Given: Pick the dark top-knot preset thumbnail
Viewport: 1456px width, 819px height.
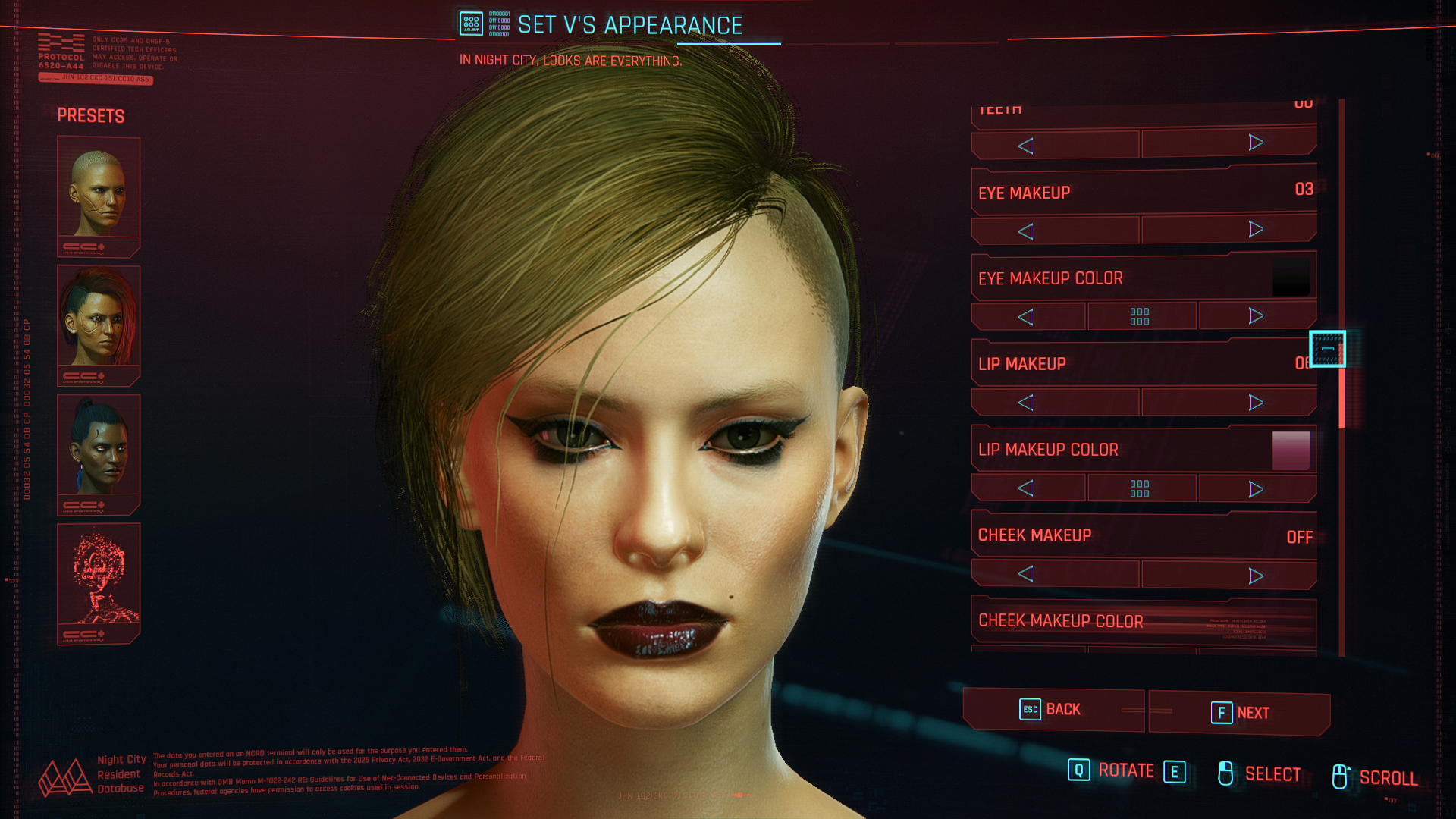Looking at the screenshot, I should pyautogui.click(x=99, y=453).
